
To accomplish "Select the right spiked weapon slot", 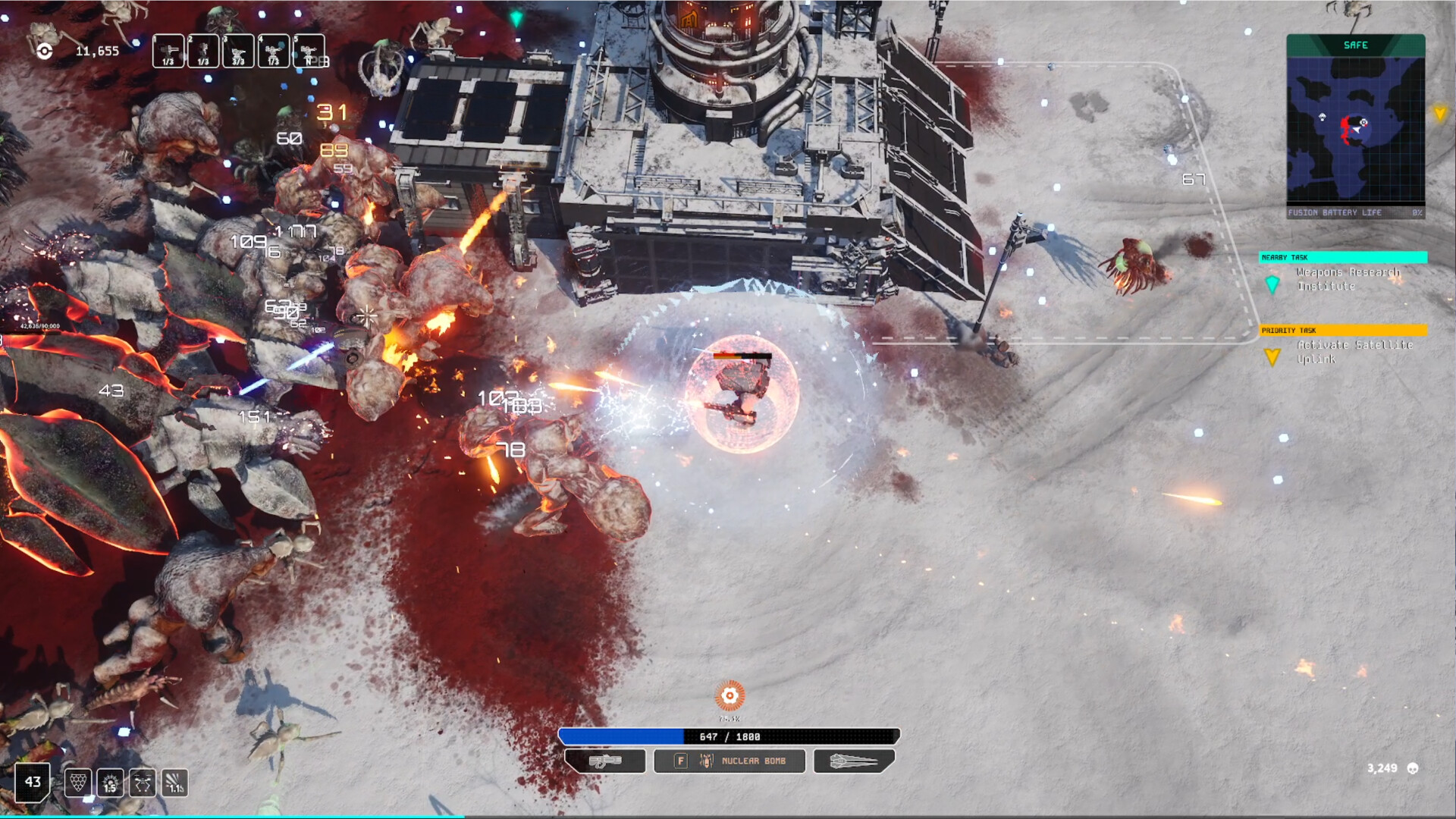I will pyautogui.click(x=854, y=761).
